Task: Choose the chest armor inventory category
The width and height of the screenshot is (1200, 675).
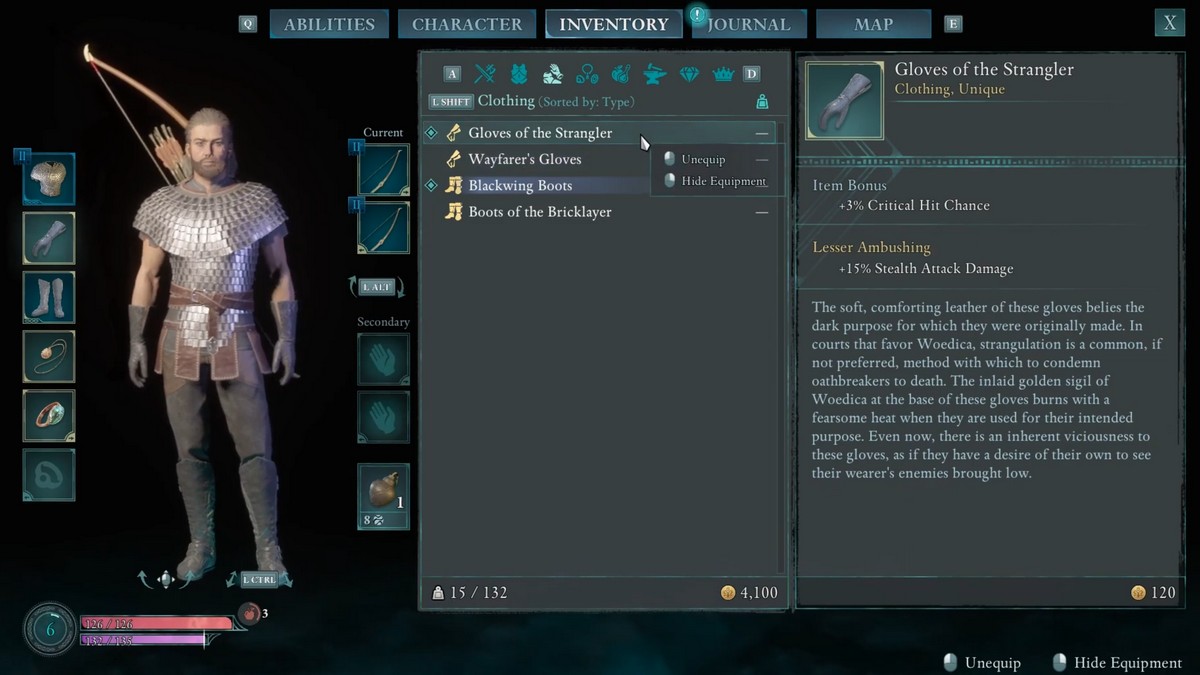Action: click(x=518, y=73)
